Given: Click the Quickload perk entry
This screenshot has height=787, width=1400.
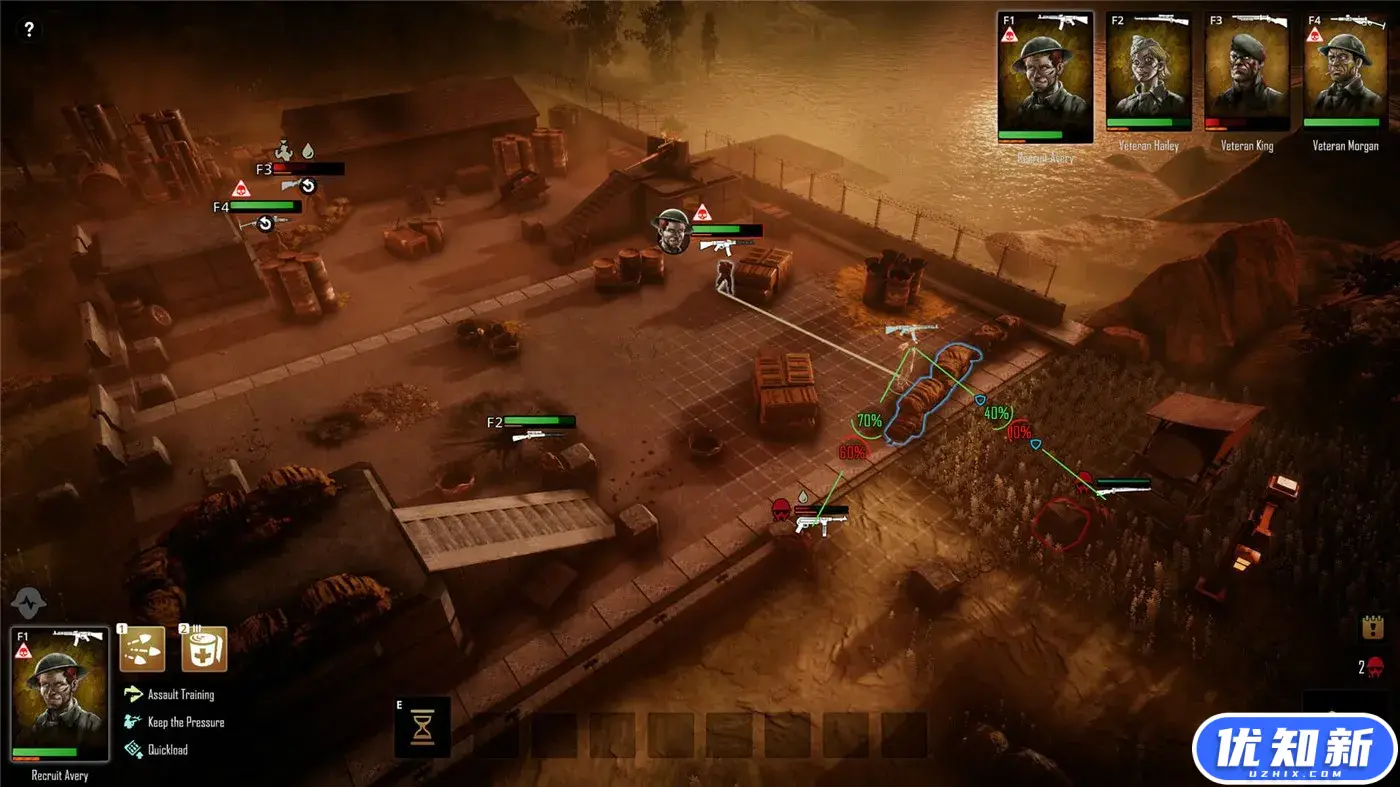Looking at the screenshot, I should tap(167, 749).
